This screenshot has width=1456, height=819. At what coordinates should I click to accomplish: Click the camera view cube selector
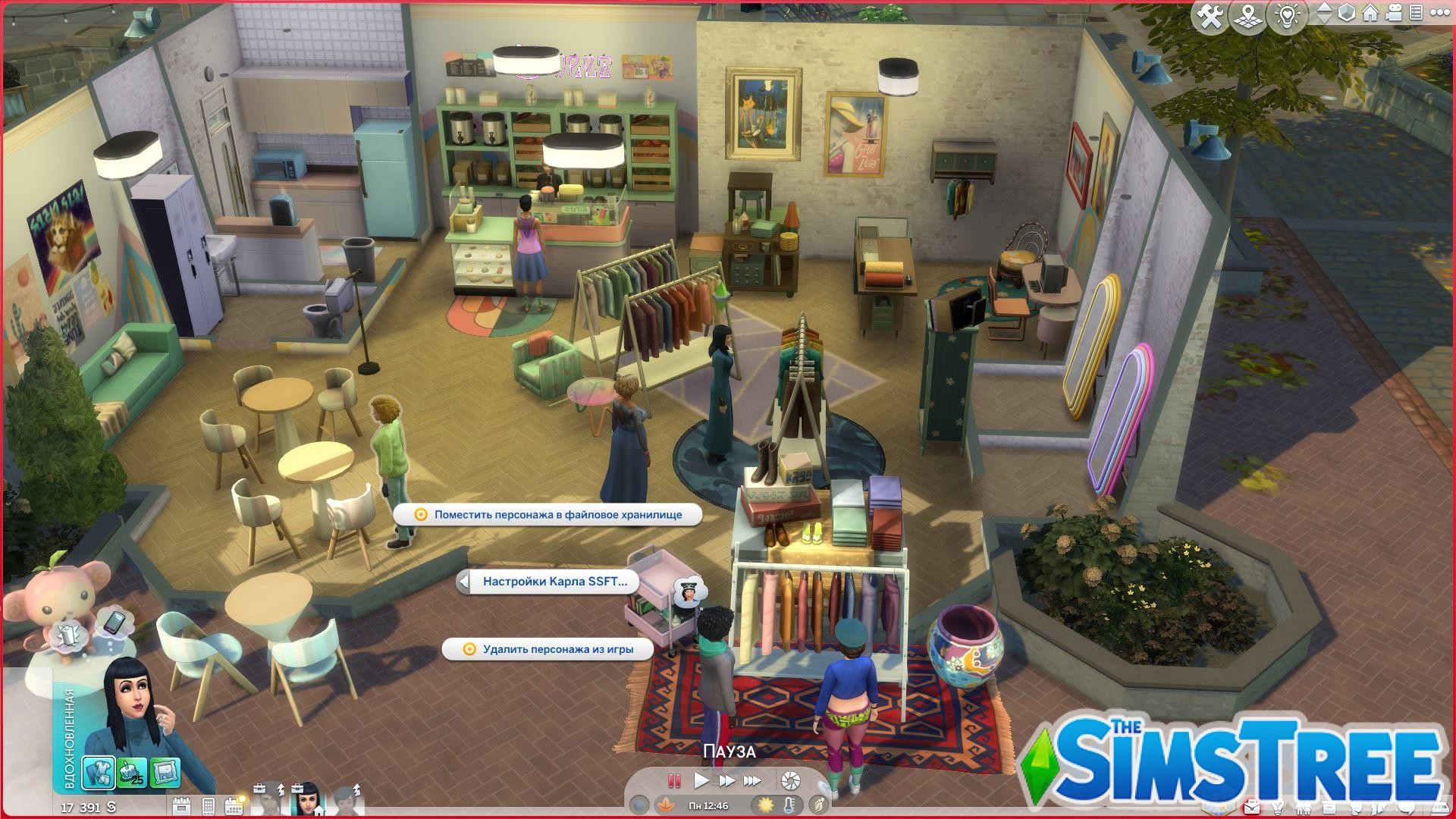pyautogui.click(x=1346, y=13)
